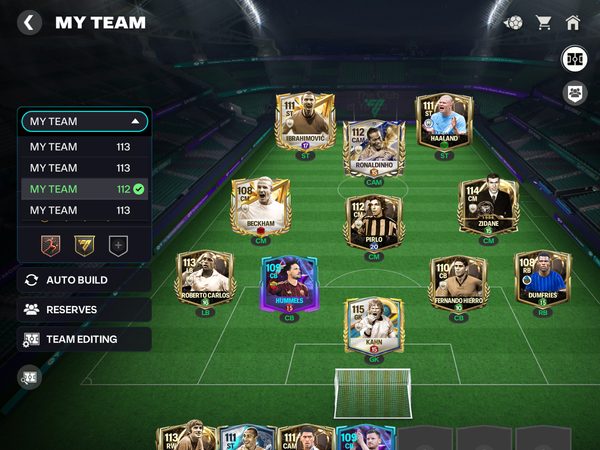Viewport: 600px width, 450px height.
Task: Switch to the players group badge view
Action: (x=575, y=93)
